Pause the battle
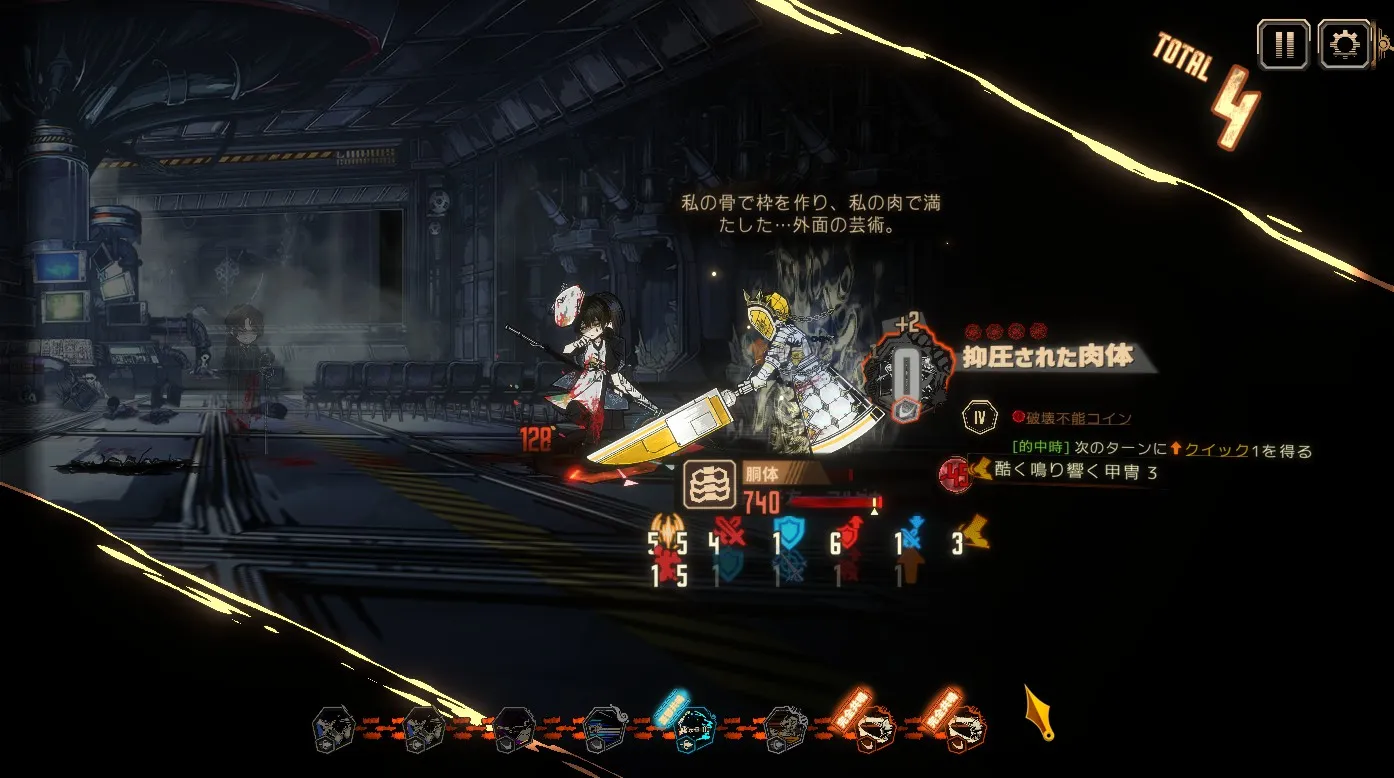 point(1283,44)
